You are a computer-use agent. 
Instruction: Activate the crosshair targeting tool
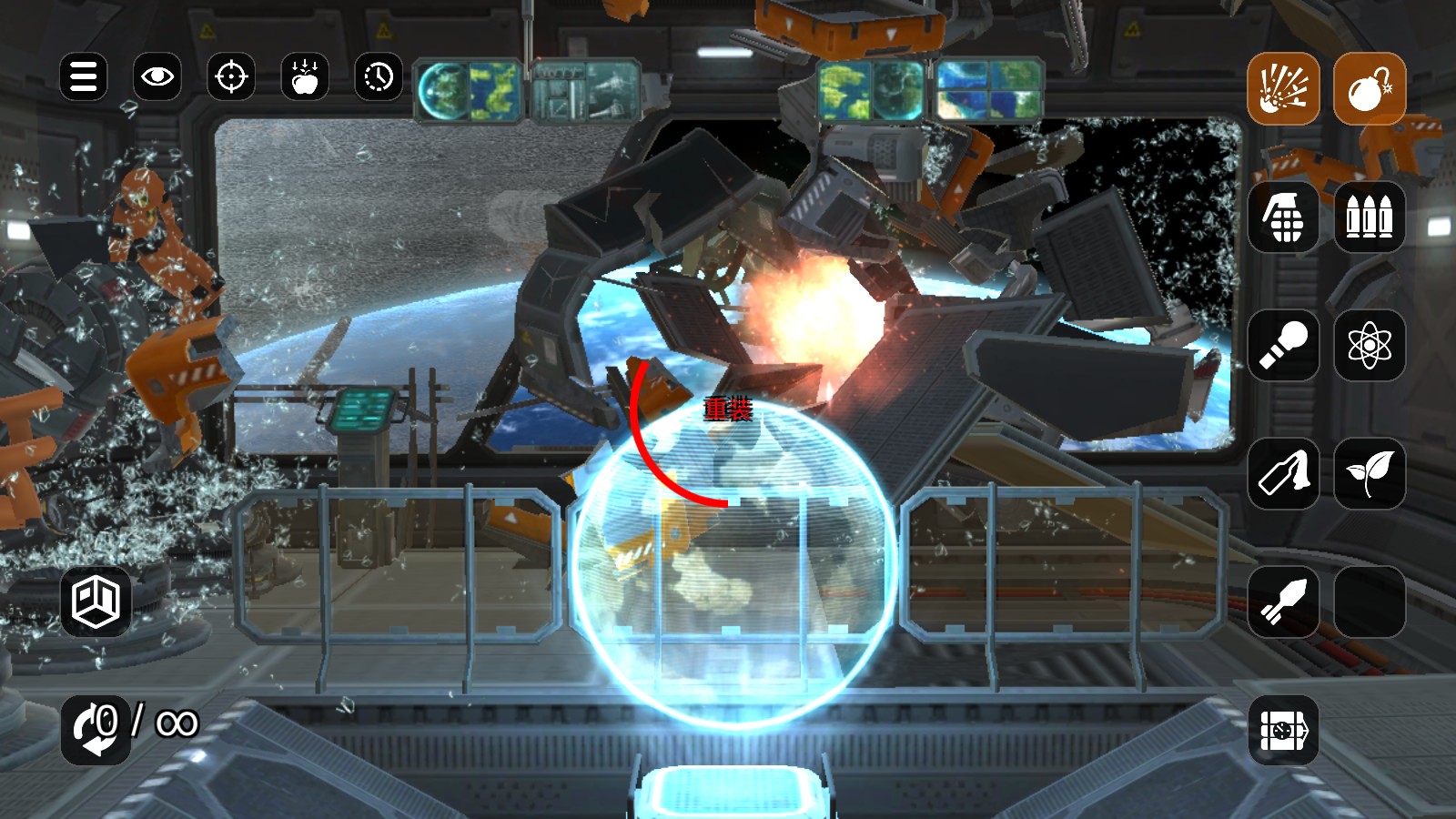(x=231, y=77)
